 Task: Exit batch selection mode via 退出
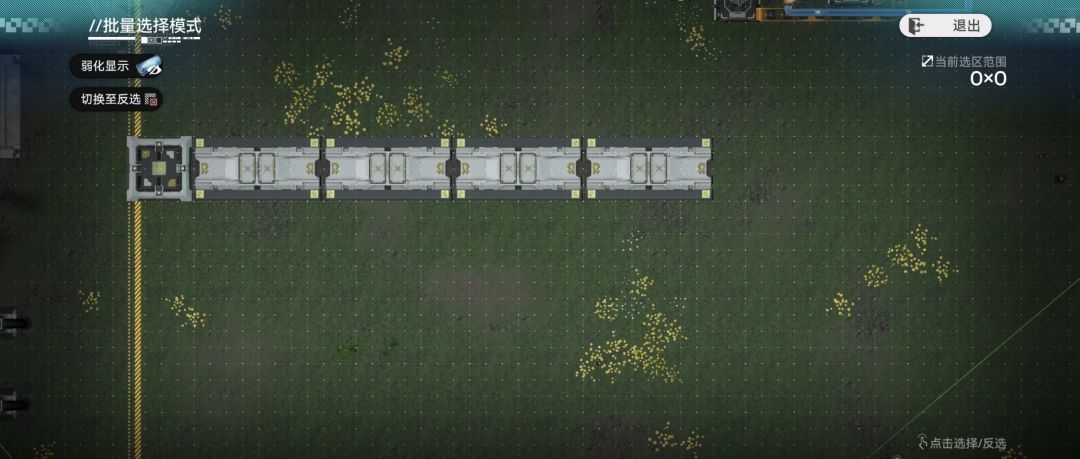point(945,26)
